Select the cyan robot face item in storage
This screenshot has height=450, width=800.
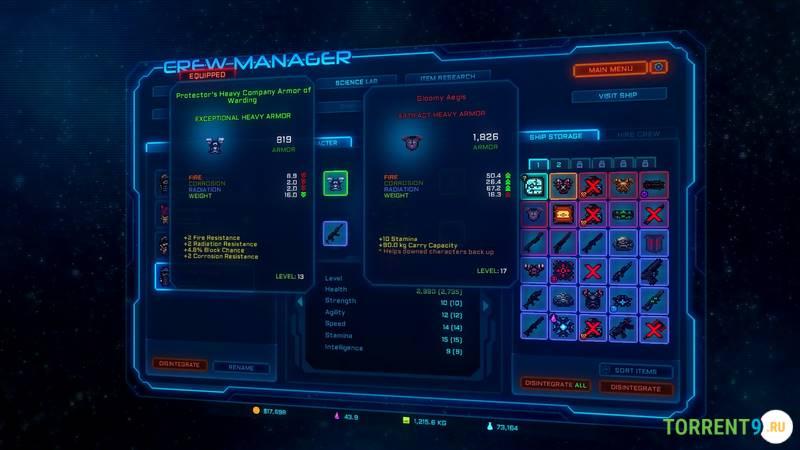tap(534, 186)
